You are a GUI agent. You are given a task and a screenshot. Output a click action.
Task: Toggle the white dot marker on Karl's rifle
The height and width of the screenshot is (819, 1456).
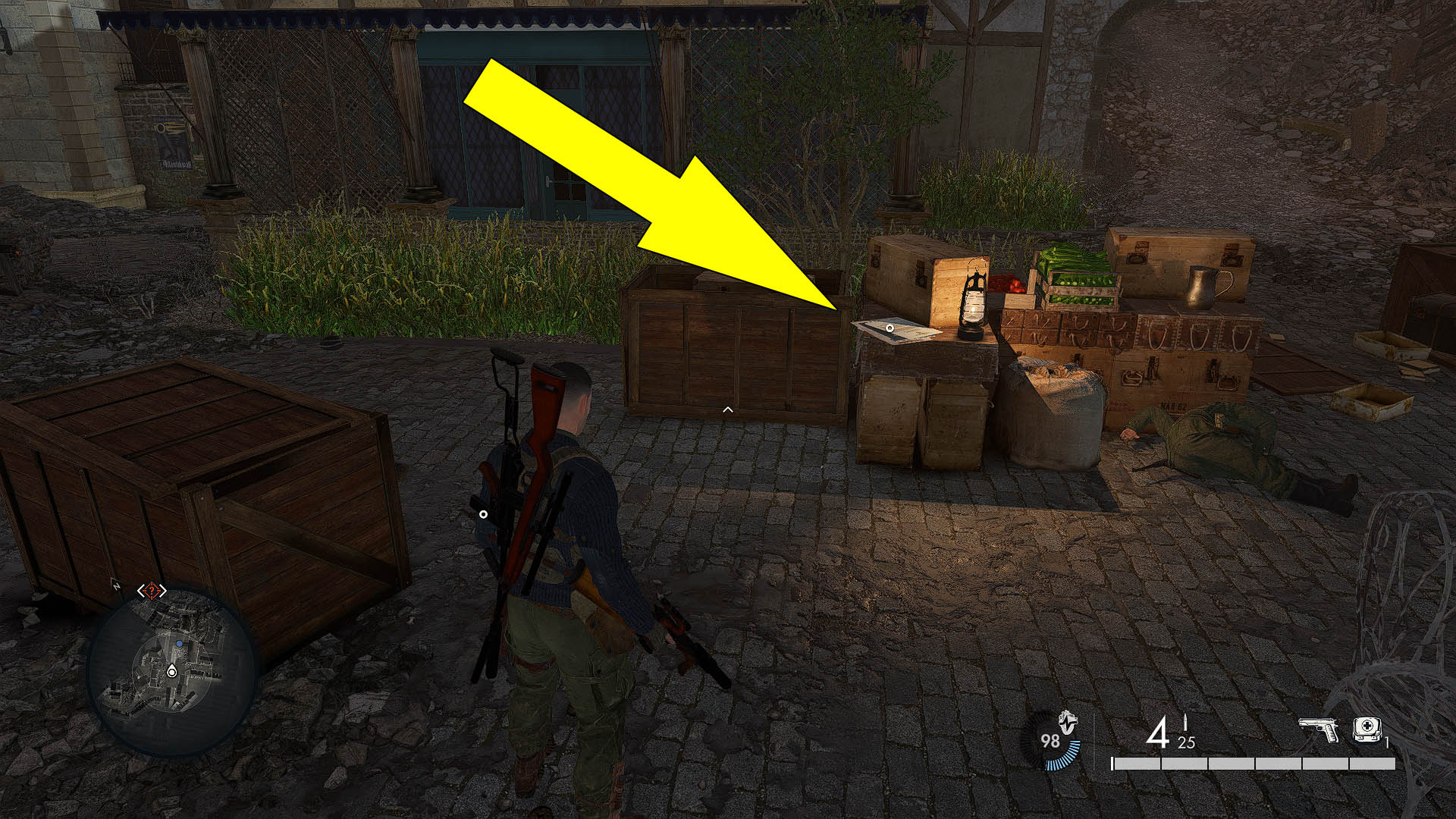pos(483,514)
